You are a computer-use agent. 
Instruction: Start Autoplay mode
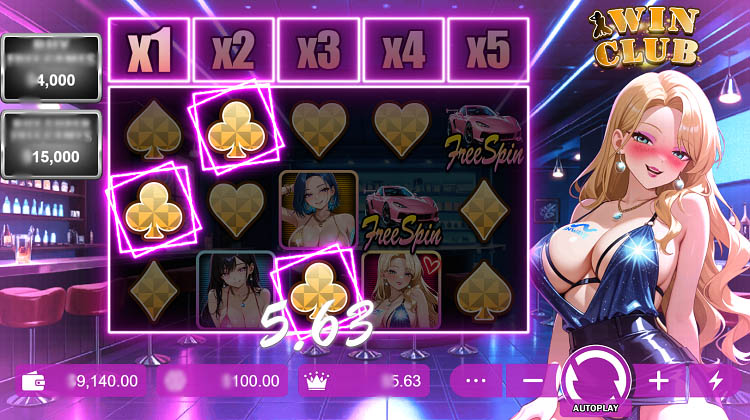(x=594, y=408)
